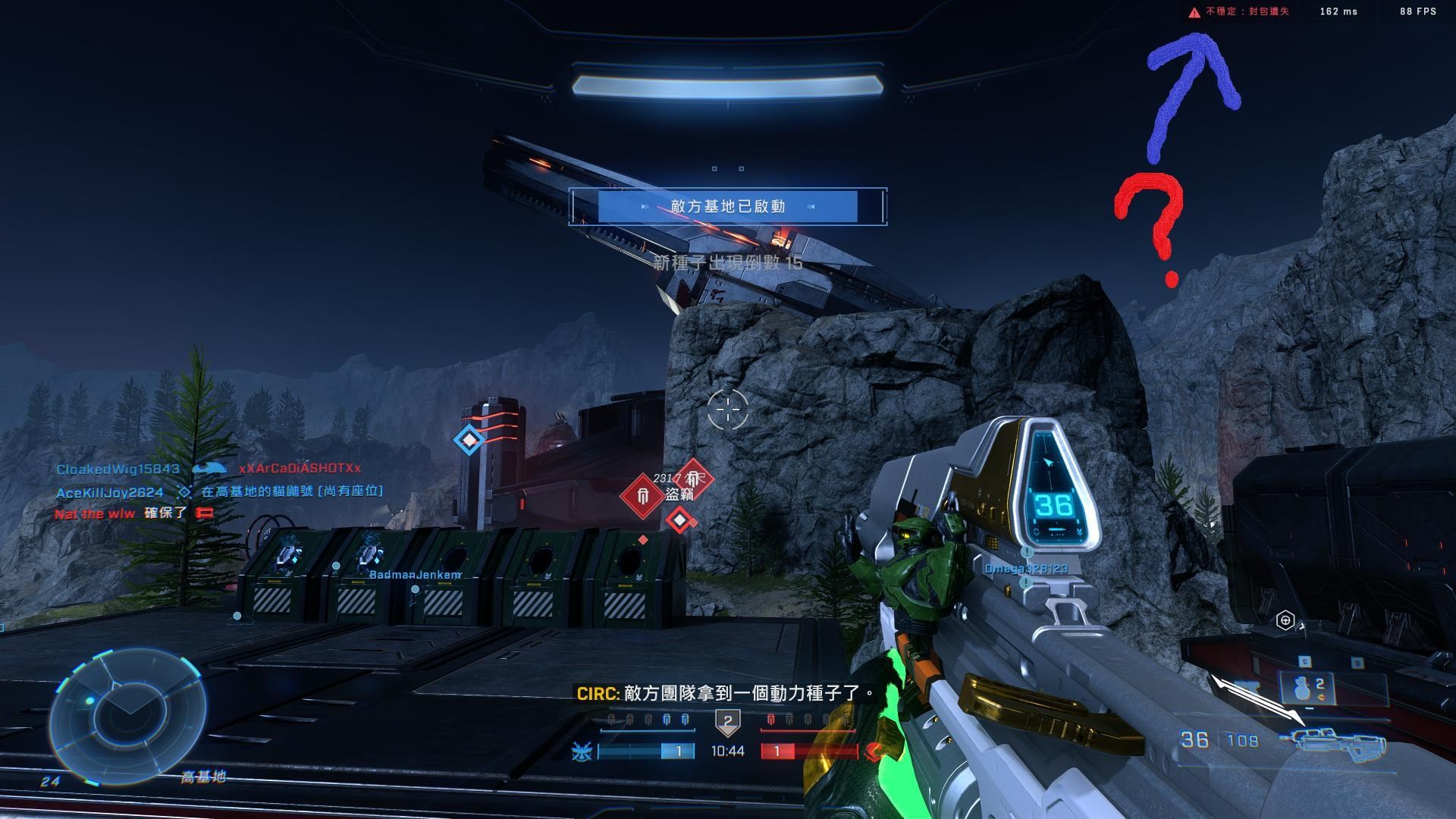Select the AceKillJoy2624 feed message row

click(220, 492)
